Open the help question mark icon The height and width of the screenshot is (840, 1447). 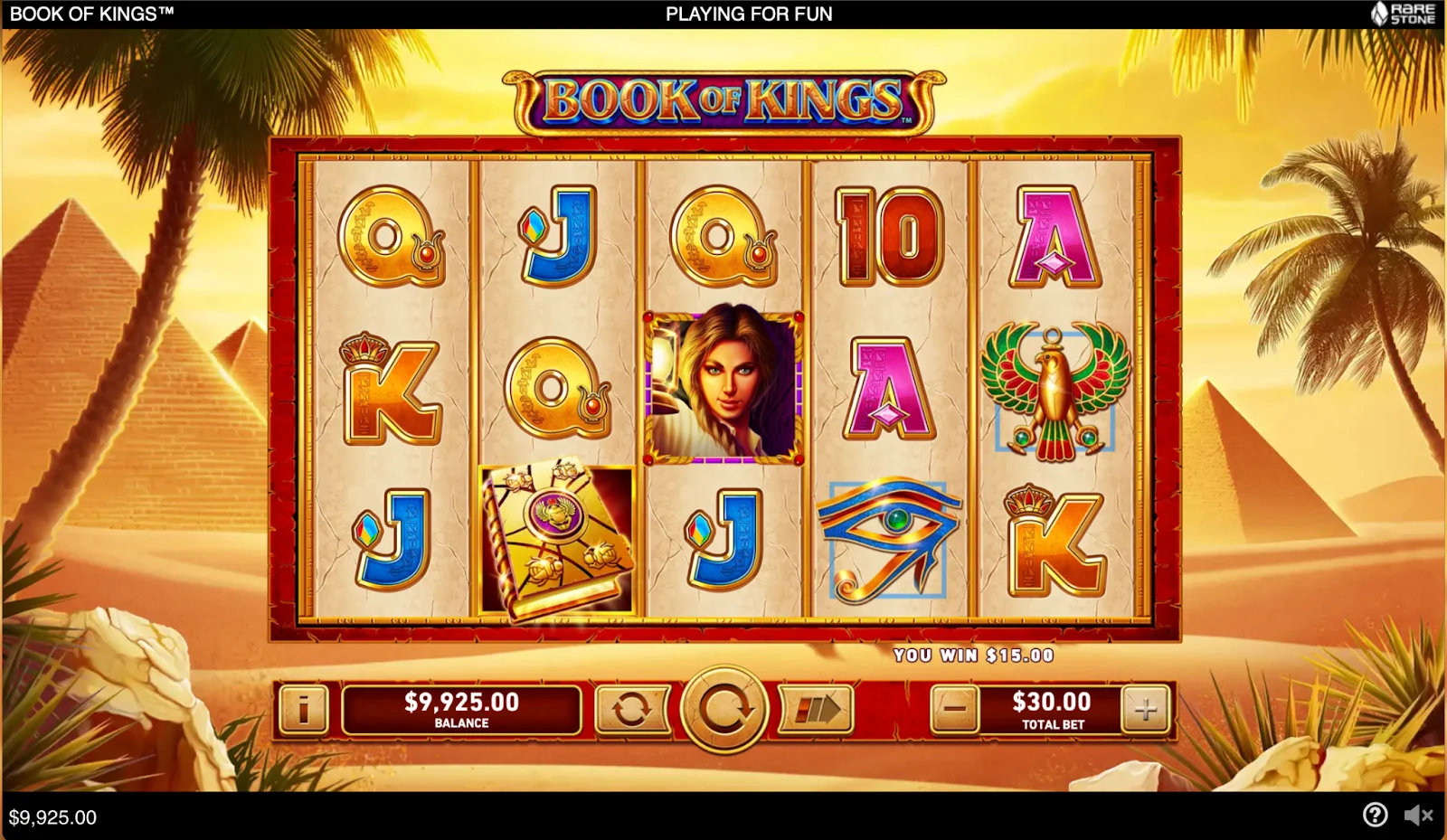click(1375, 815)
